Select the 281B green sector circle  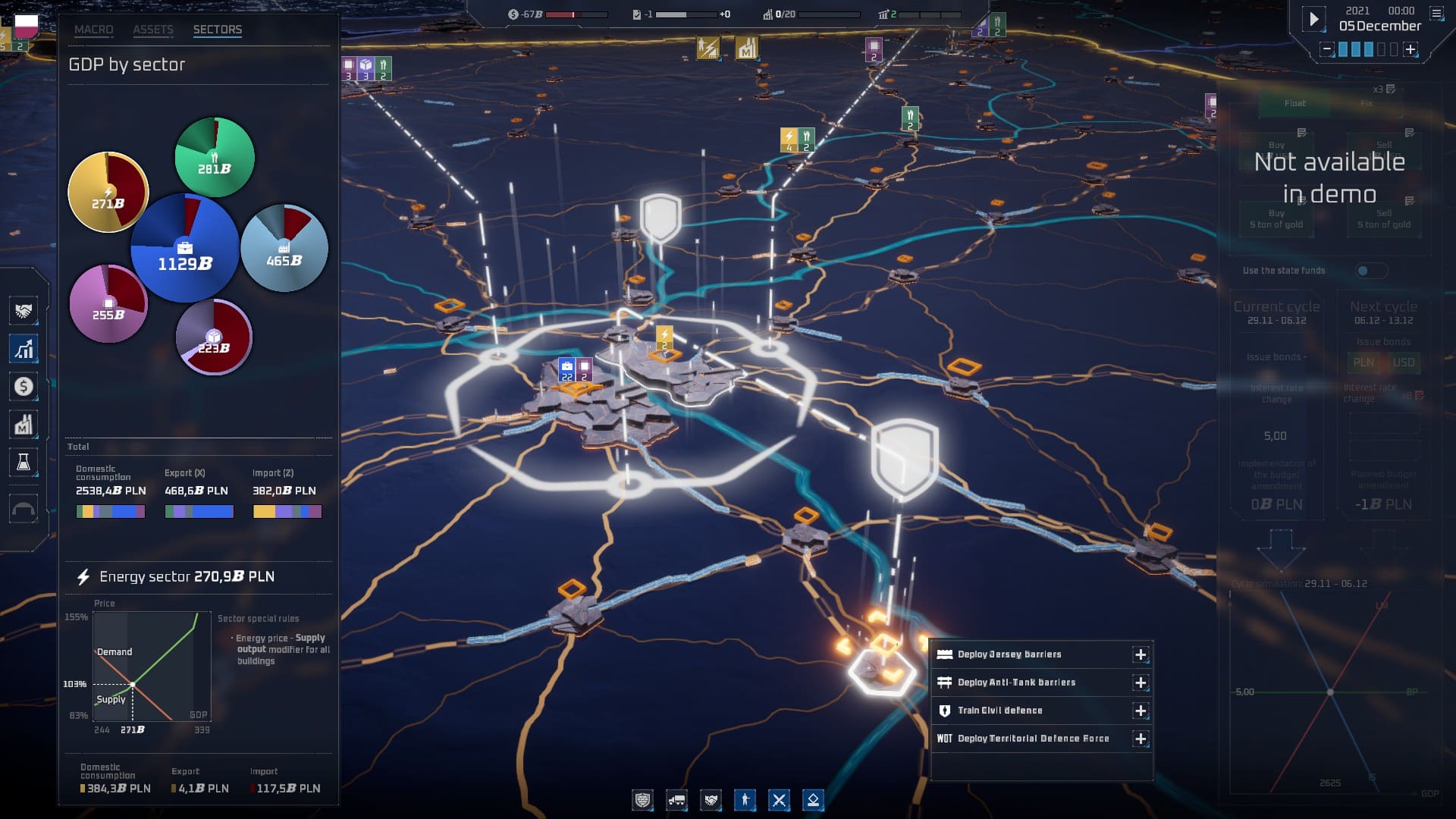[215, 158]
